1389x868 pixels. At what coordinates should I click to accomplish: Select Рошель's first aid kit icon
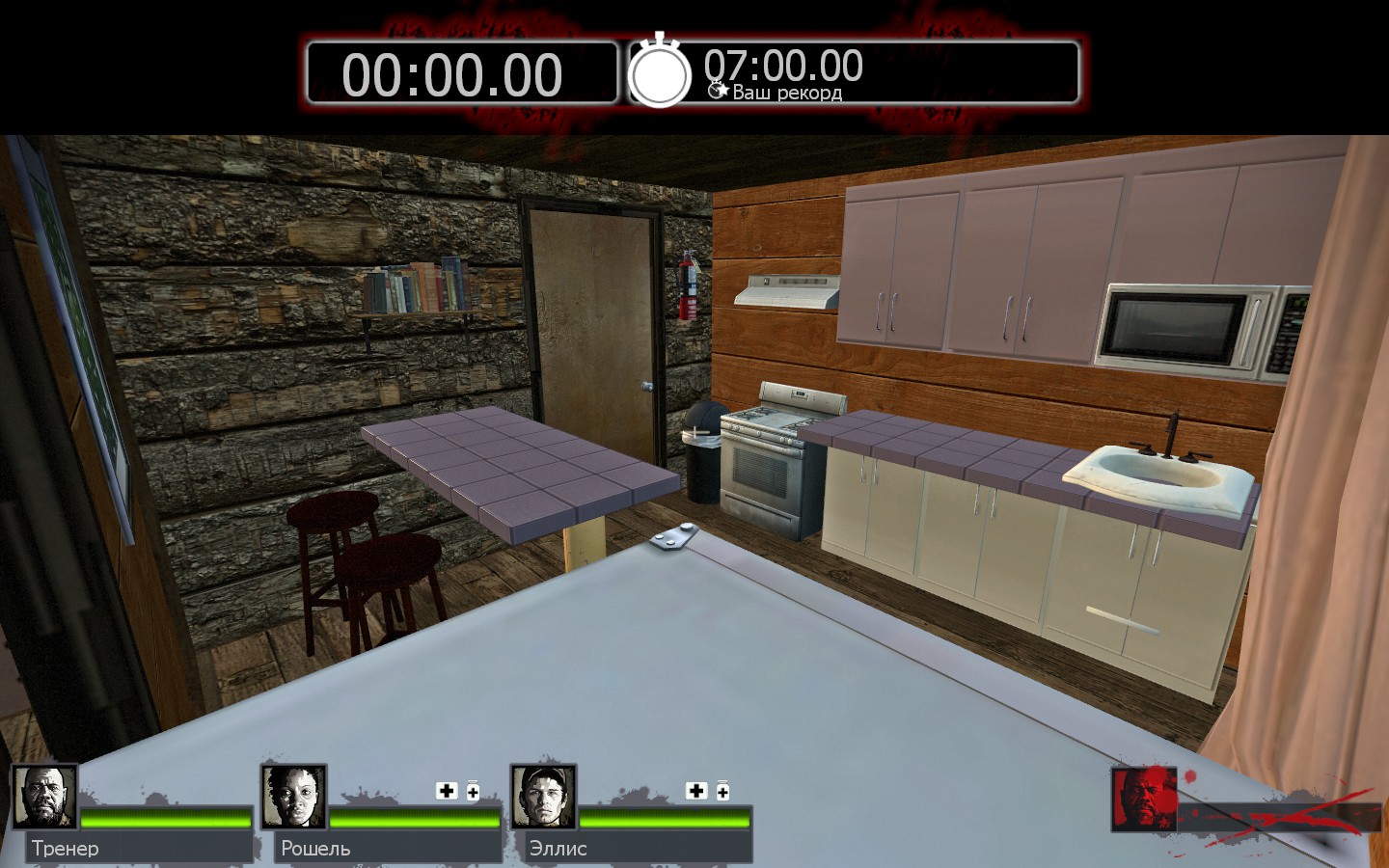tap(447, 791)
